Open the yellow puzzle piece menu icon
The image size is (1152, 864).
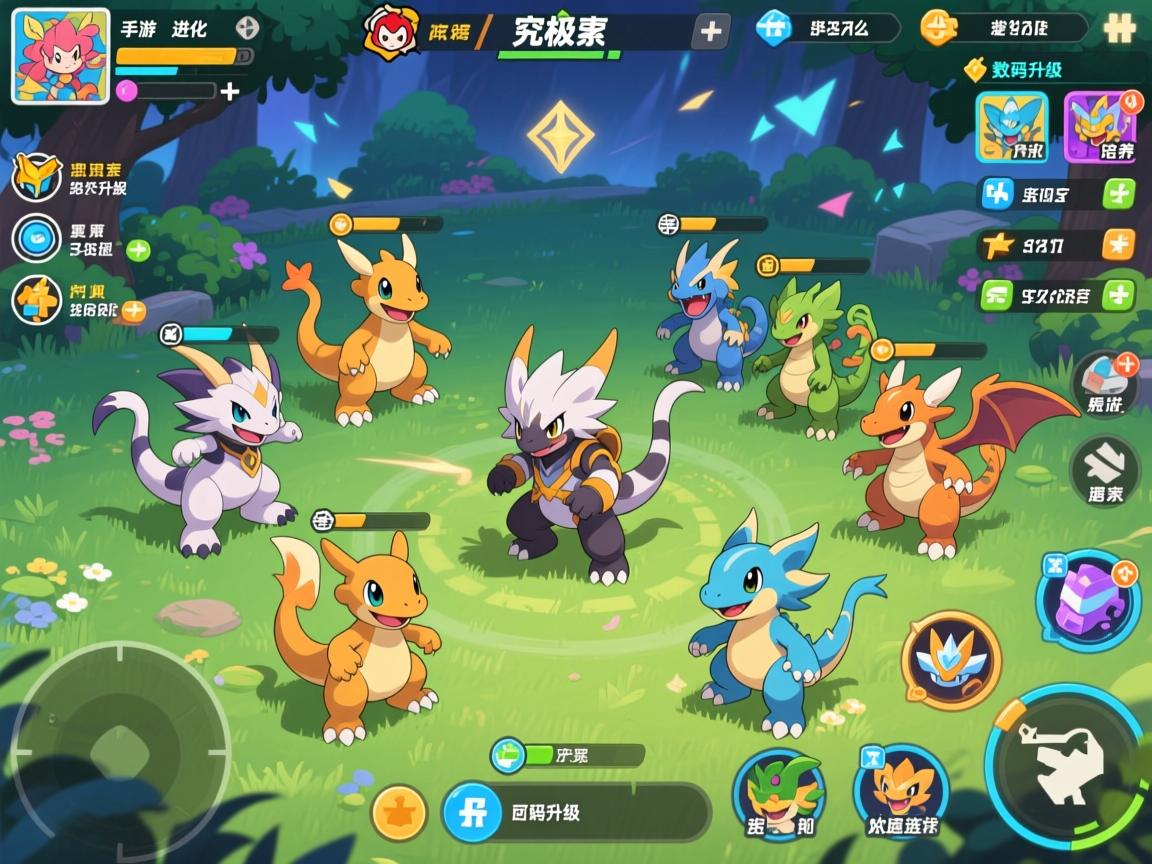[1118, 28]
